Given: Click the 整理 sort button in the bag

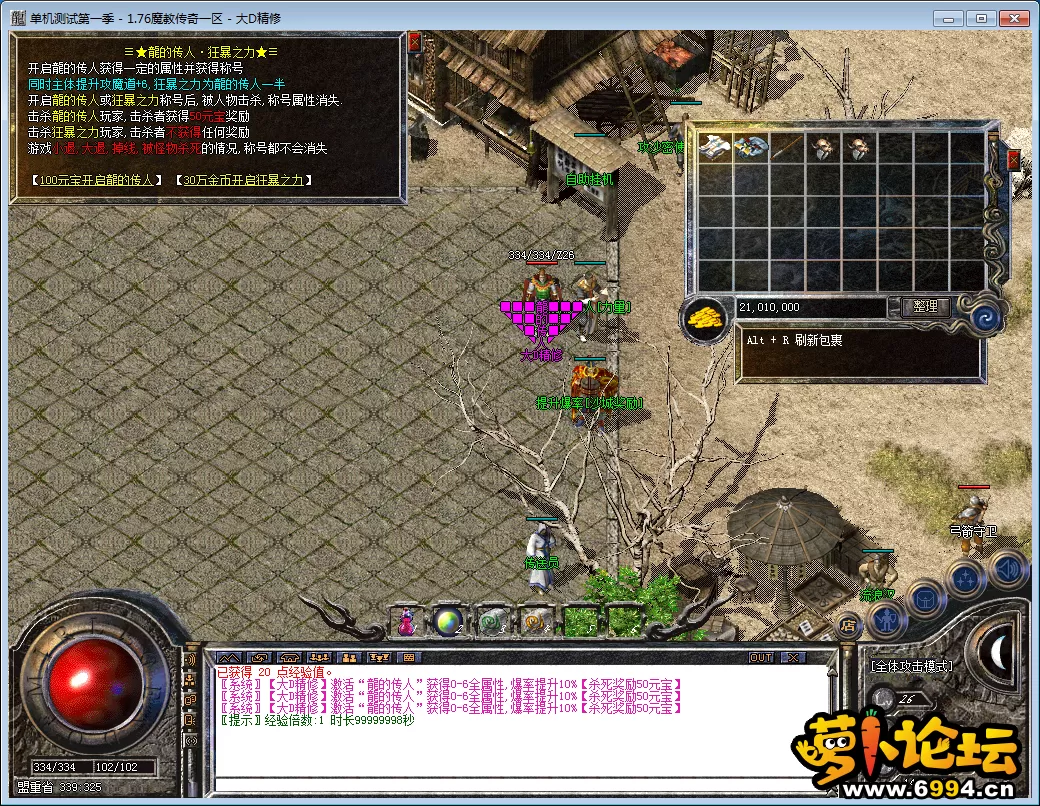Looking at the screenshot, I should 925,307.
